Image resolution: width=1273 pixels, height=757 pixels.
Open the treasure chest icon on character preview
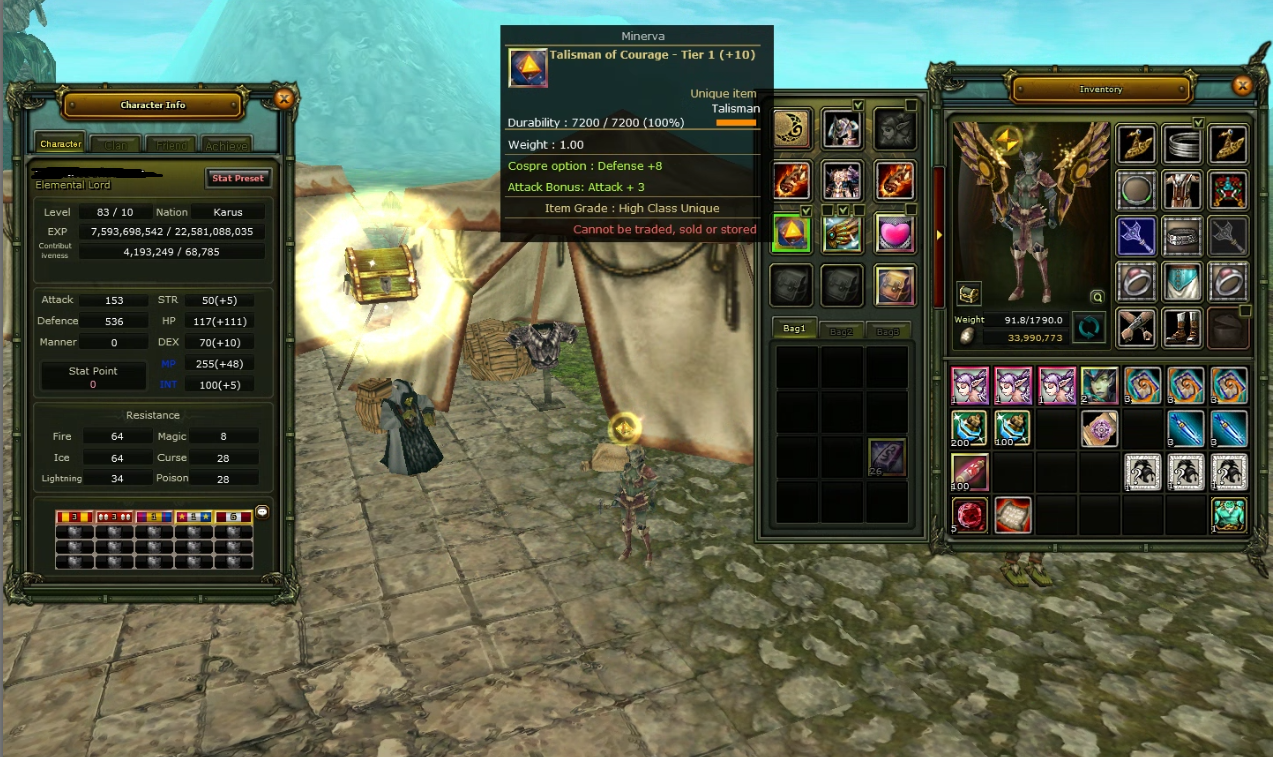[969, 294]
